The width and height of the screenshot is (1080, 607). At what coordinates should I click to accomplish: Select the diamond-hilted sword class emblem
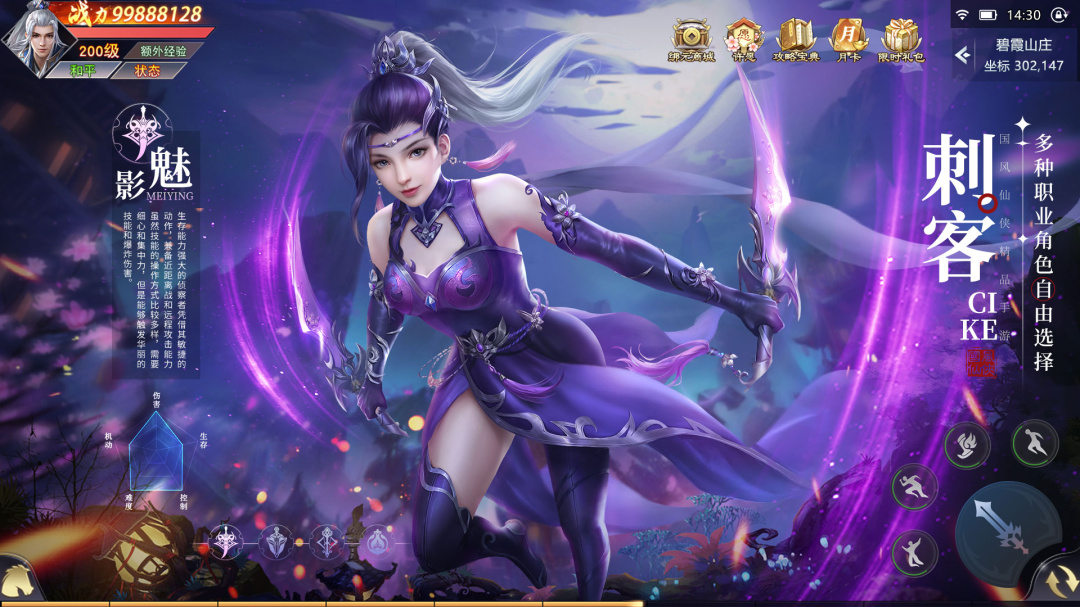tap(327, 542)
